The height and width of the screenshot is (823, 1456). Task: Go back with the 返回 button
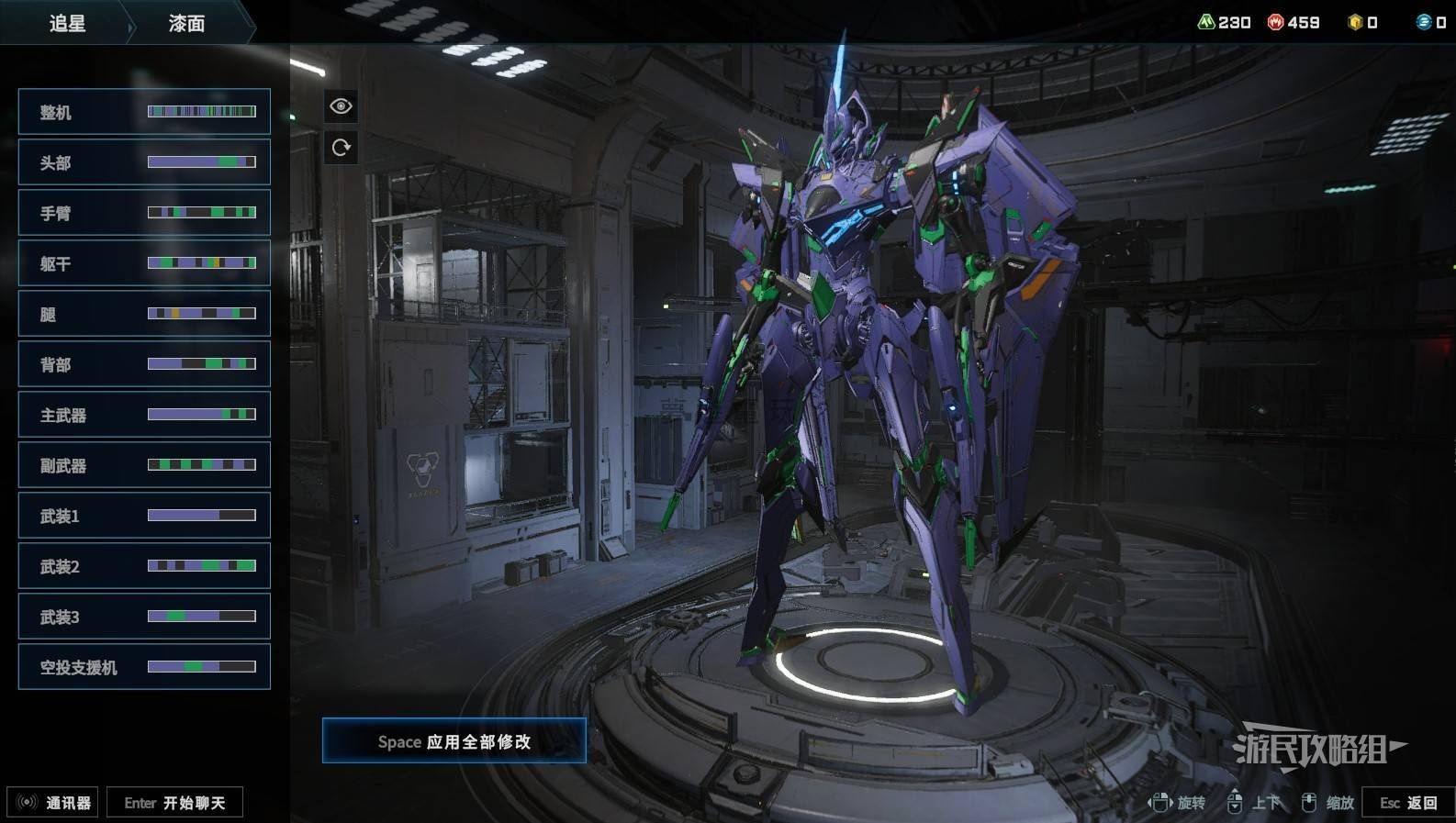pos(1408,803)
